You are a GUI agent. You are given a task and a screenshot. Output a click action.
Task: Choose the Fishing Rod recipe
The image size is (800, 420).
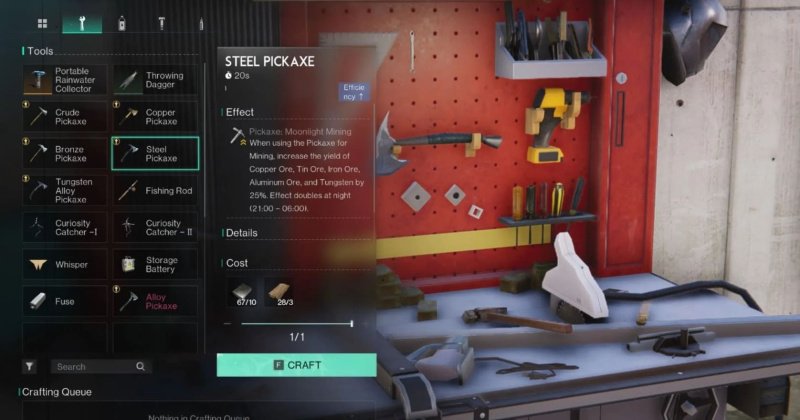pyautogui.click(x=155, y=190)
